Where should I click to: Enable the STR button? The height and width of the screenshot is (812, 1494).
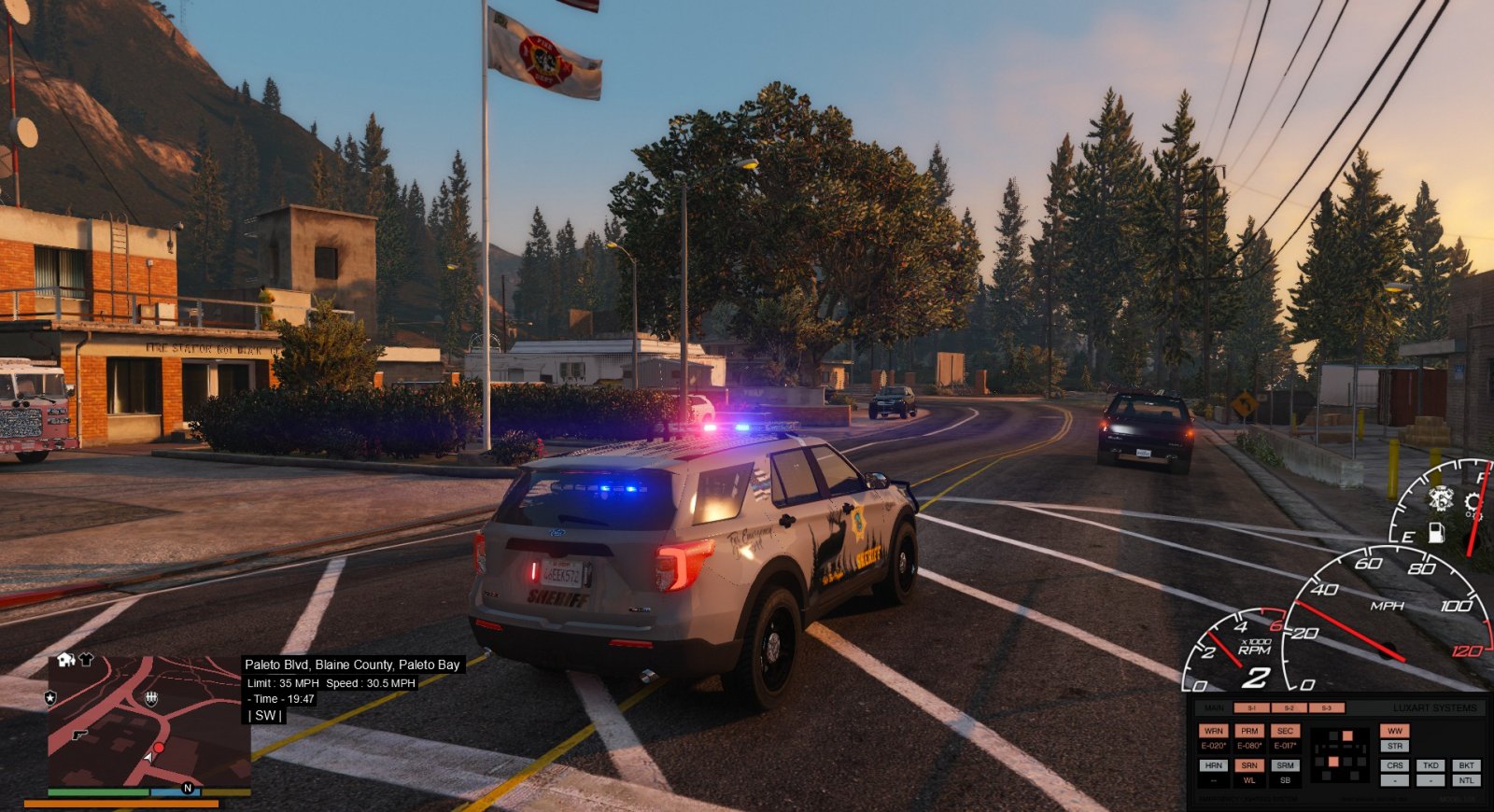click(x=1395, y=746)
